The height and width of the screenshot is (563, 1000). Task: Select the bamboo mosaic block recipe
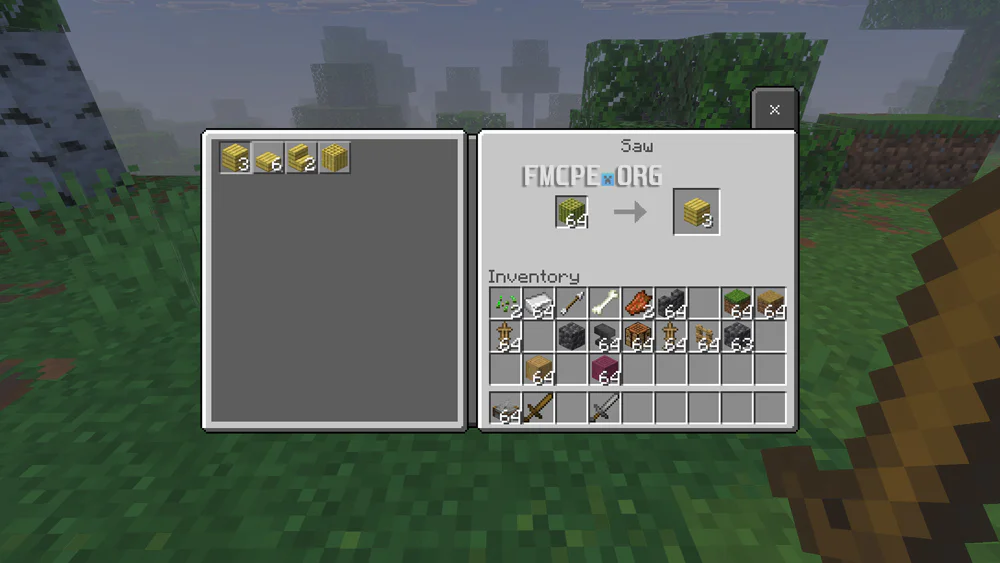334,158
